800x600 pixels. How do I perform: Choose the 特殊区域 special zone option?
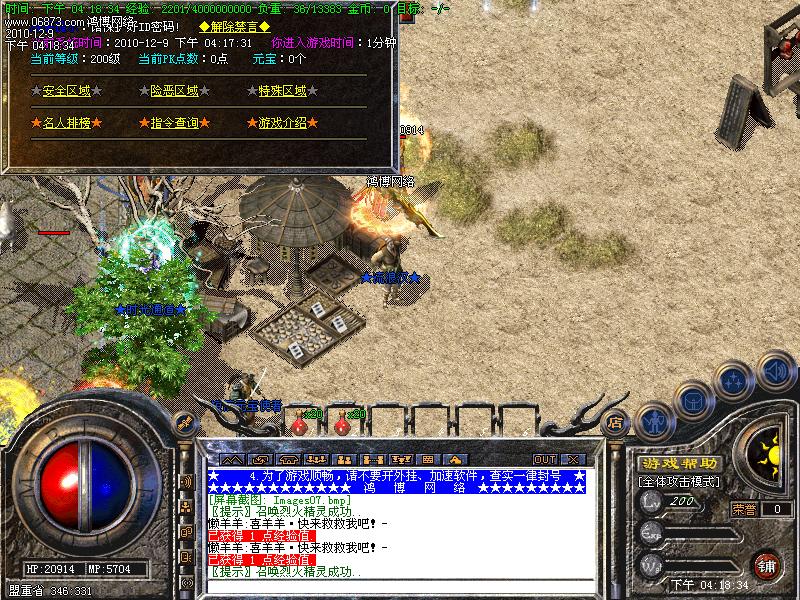(282, 91)
